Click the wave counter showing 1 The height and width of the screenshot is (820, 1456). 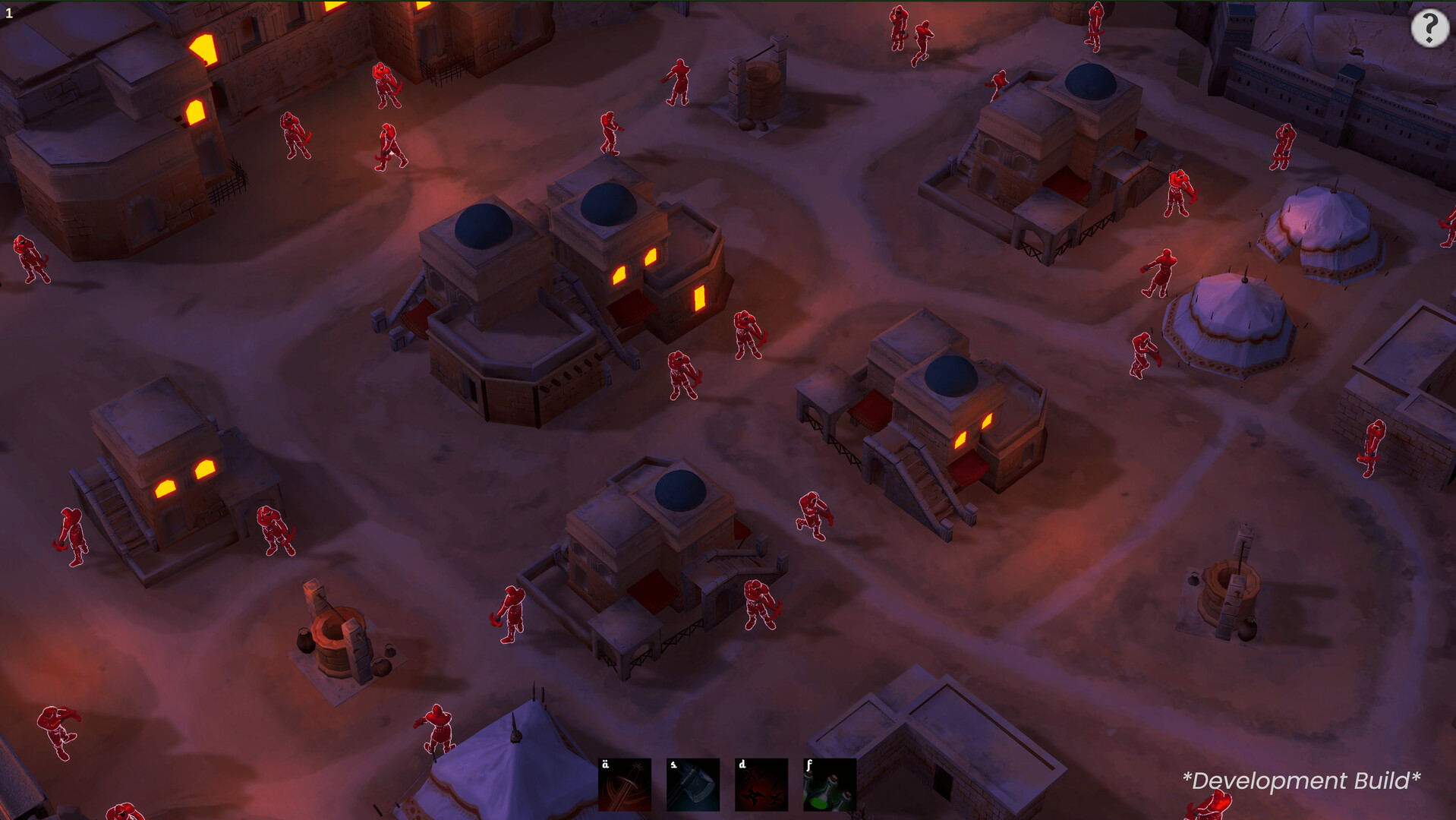point(11,11)
